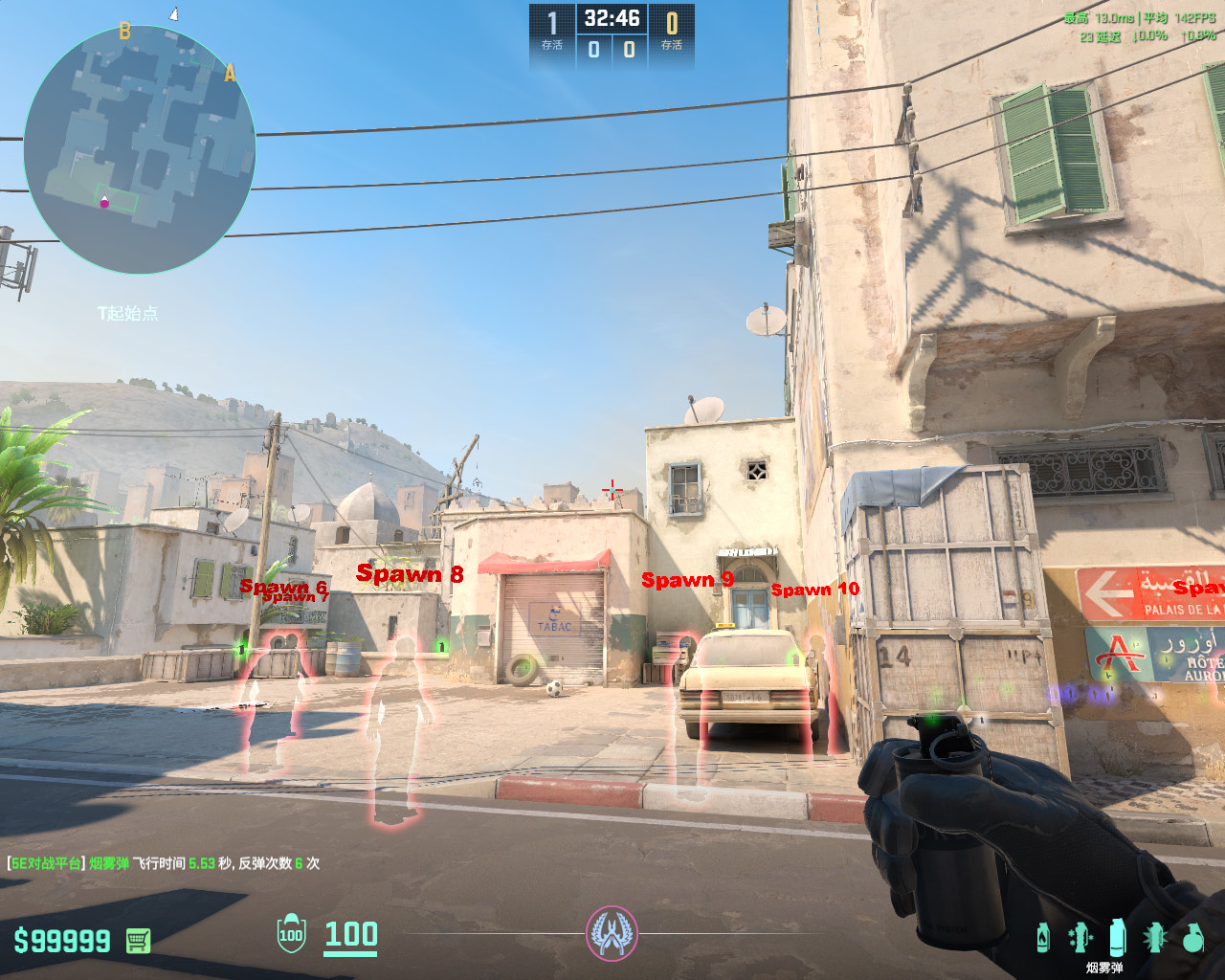Viewport: 1225px width, 980px height.
Task: Click the circular radar minimap
Action: 140,149
